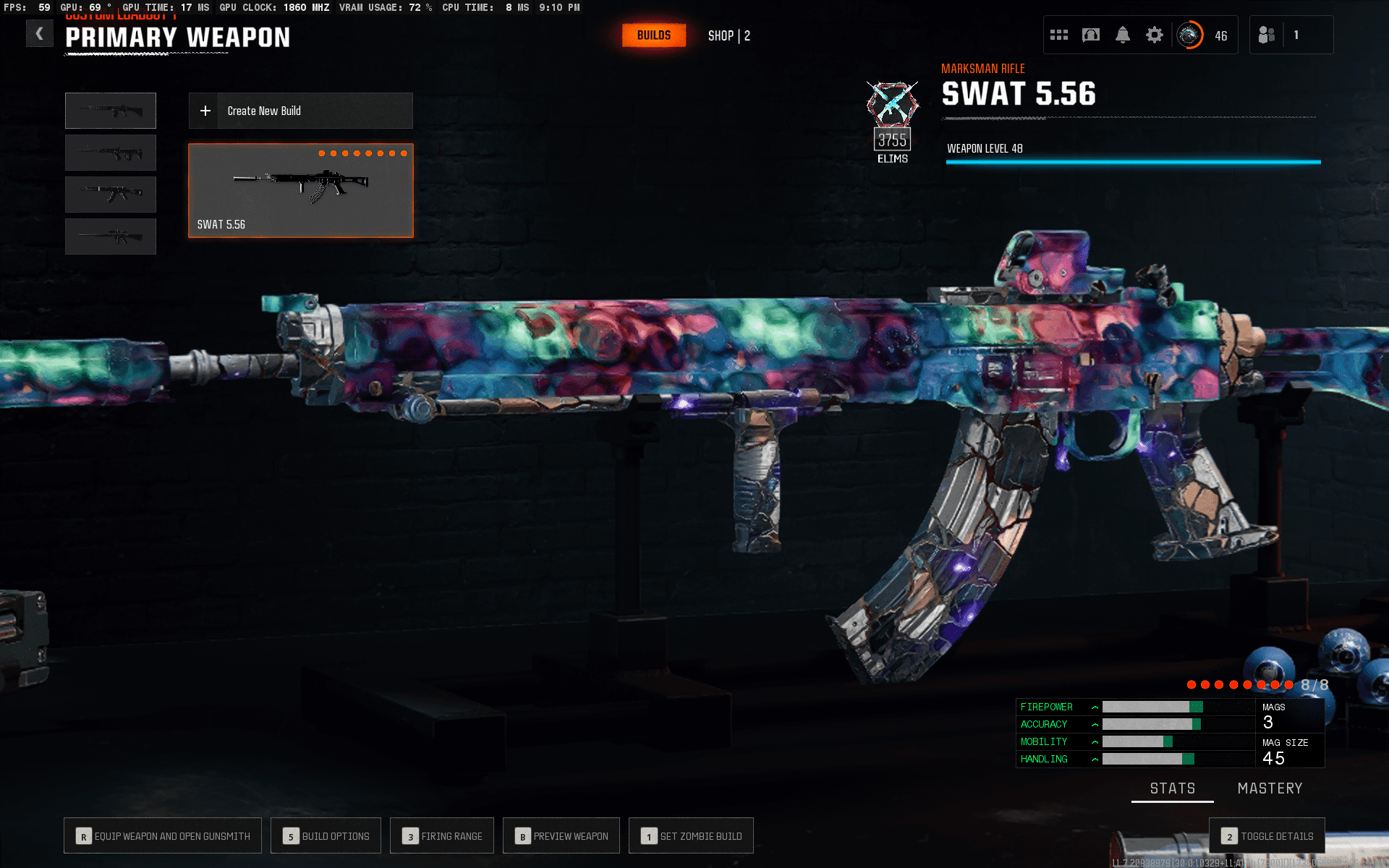Switch to the Mastery tab
Screen dimensions: 1389x868
(x=1270, y=788)
